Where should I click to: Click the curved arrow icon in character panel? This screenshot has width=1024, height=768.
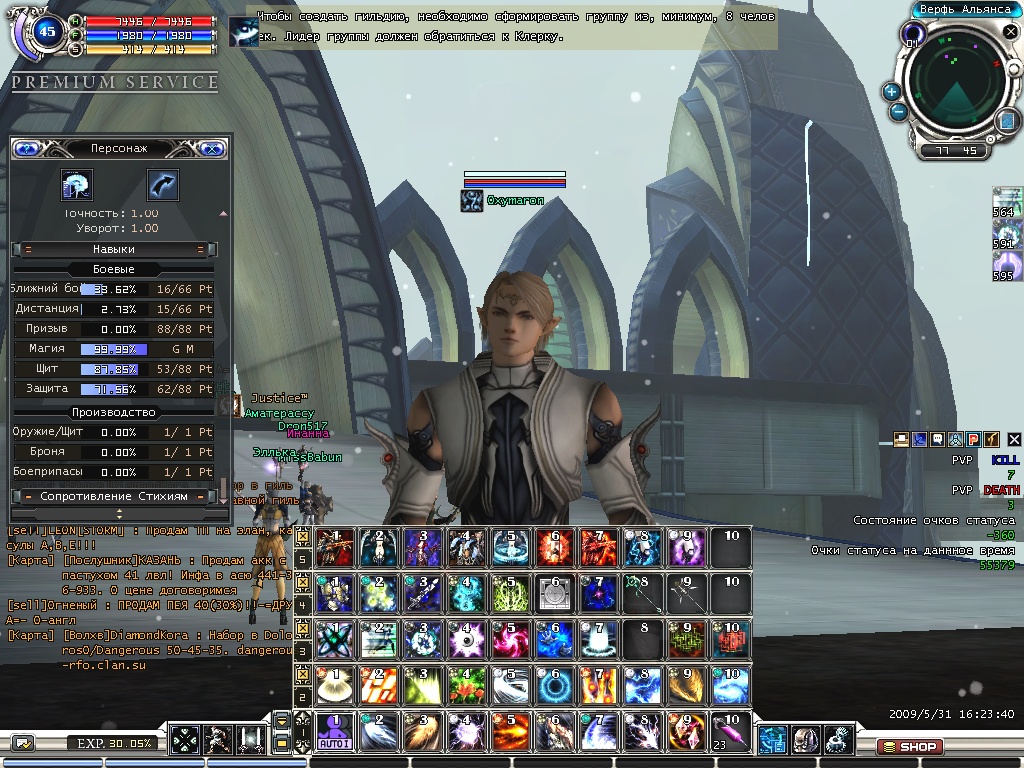pos(162,185)
